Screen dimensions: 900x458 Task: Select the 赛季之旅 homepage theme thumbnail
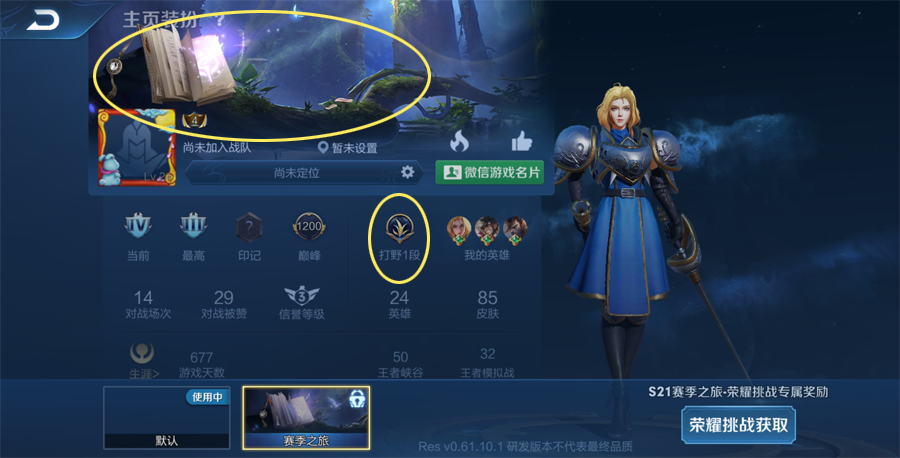pyautogui.click(x=306, y=418)
